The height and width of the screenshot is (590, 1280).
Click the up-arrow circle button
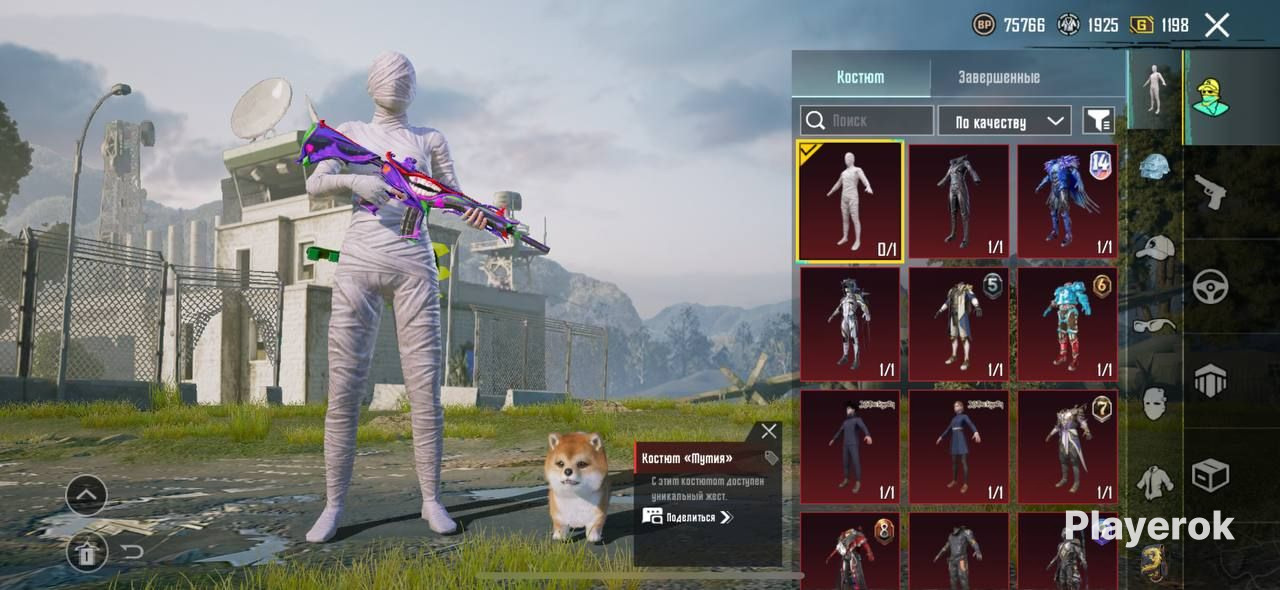pos(87,494)
